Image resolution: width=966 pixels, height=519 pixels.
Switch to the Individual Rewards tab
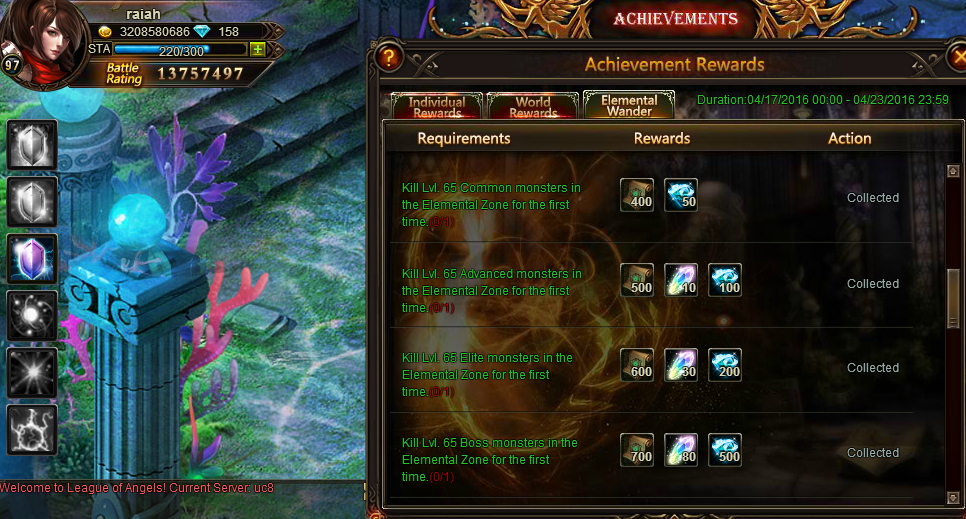point(437,107)
